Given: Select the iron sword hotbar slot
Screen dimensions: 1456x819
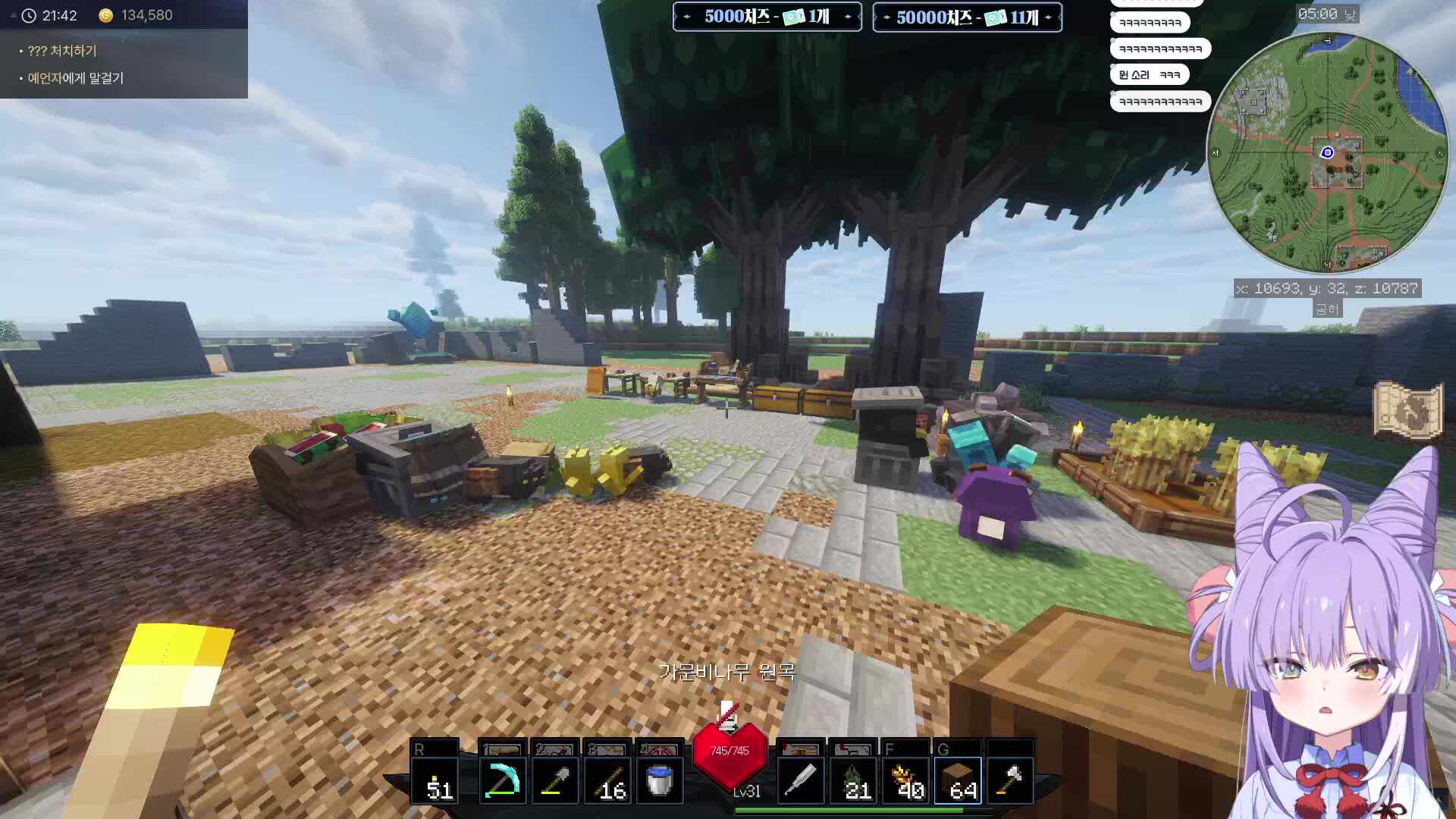Looking at the screenshot, I should (800, 780).
